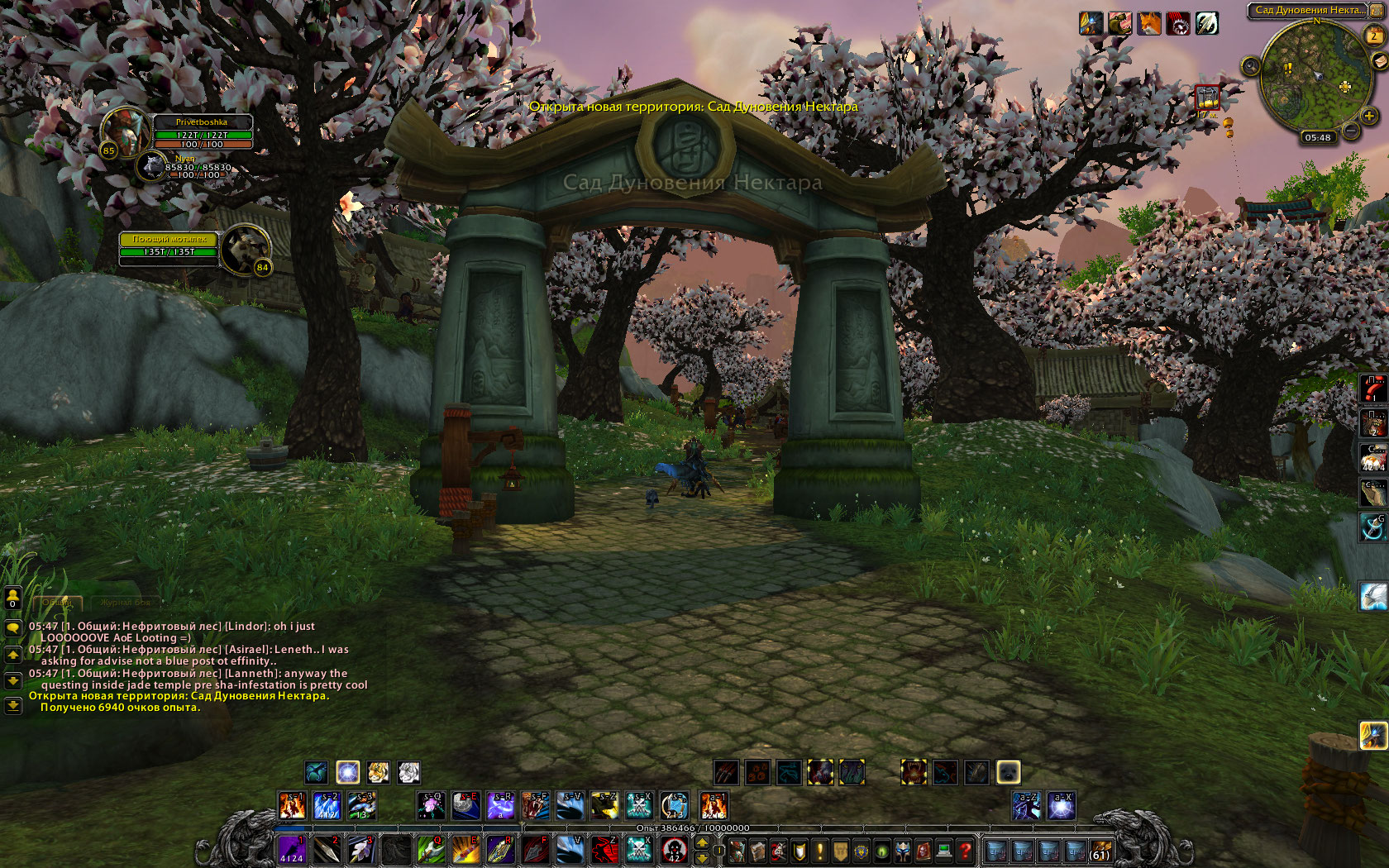Zoom in the minimap with plus button
Viewport: 1389px width, 868px height.
point(1369,117)
